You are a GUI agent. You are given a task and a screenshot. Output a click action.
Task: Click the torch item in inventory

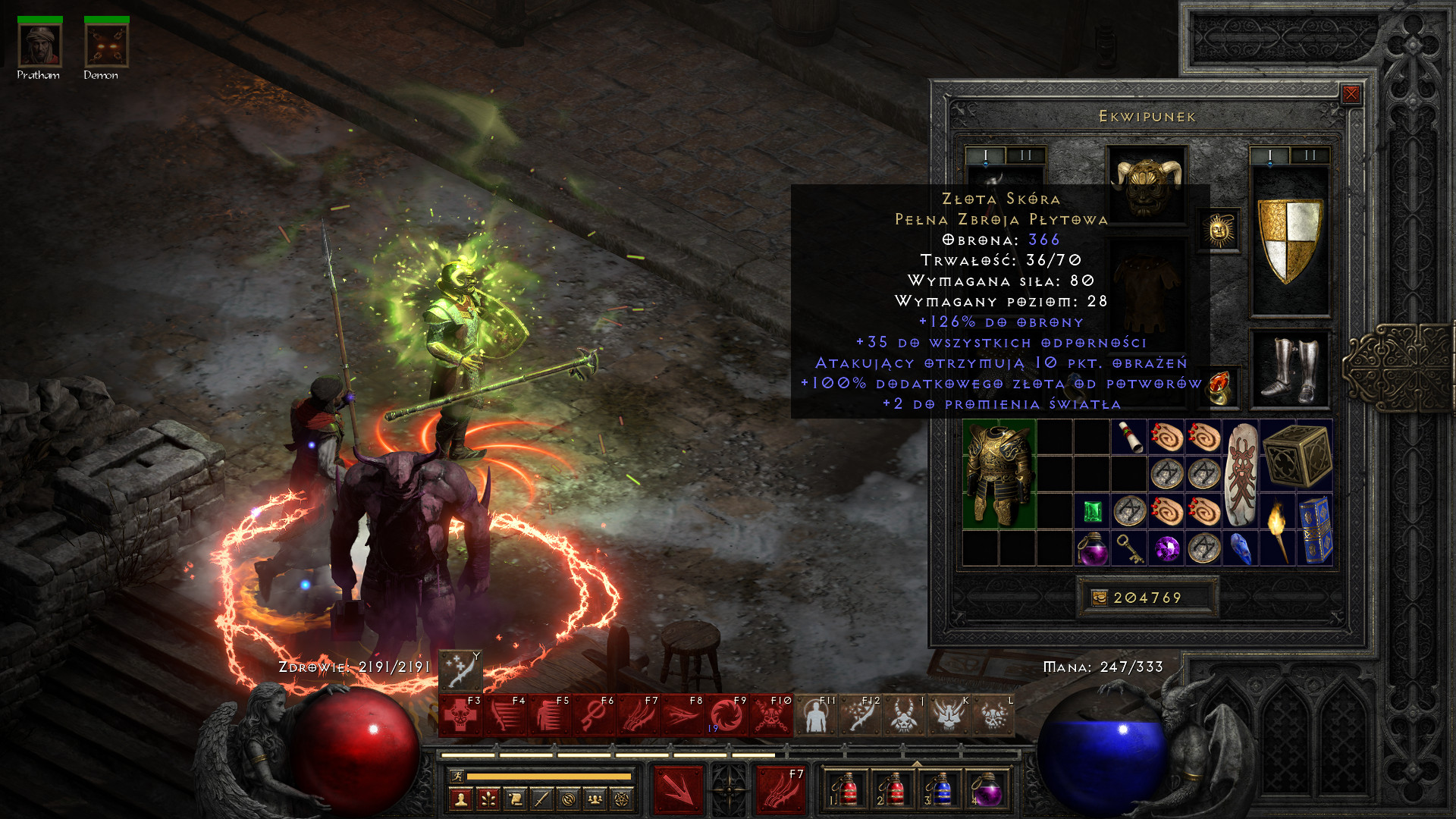point(1278,530)
